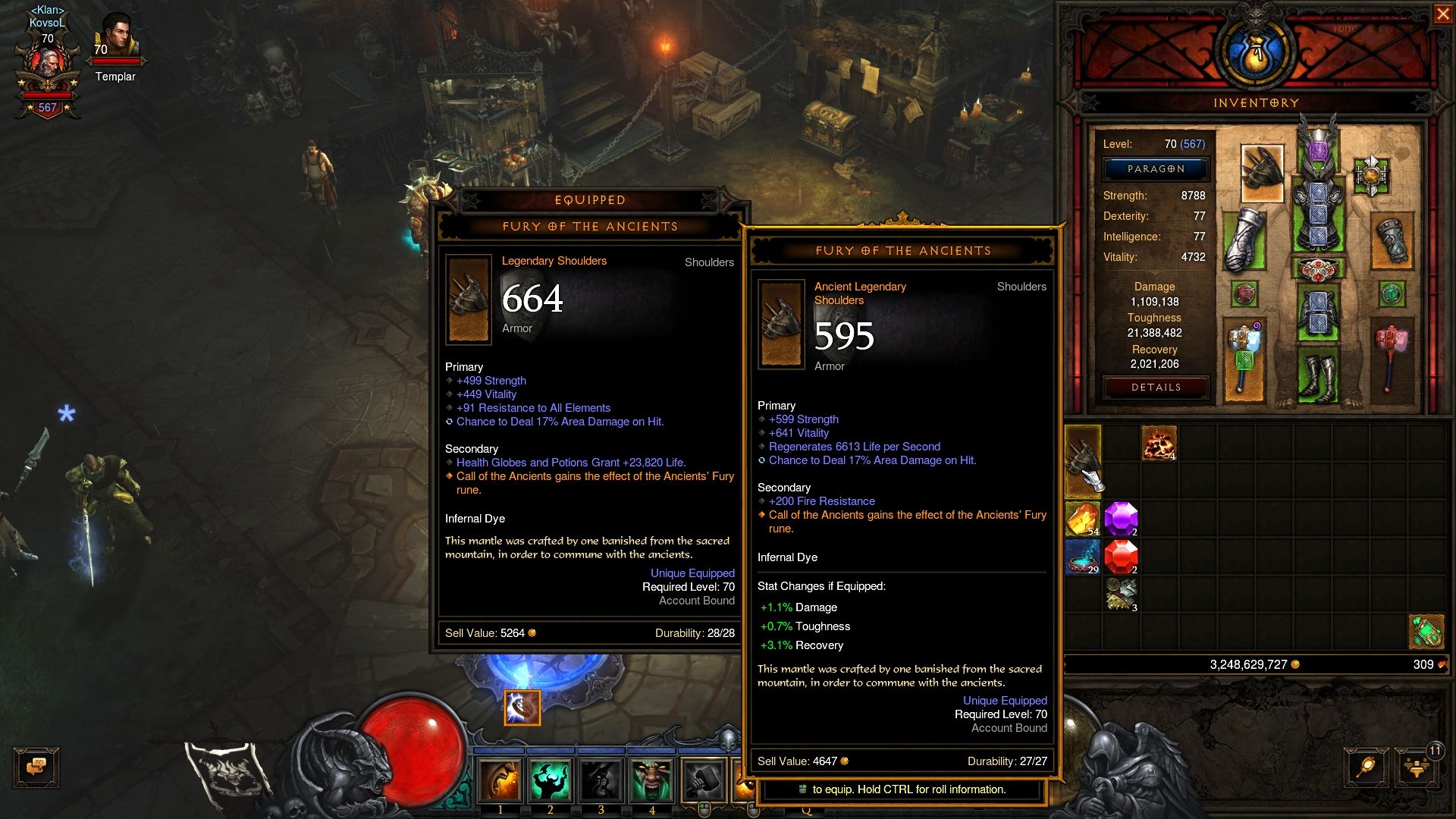Select the equipped boots slot
Screen dimensions: 1456x819
click(1318, 376)
